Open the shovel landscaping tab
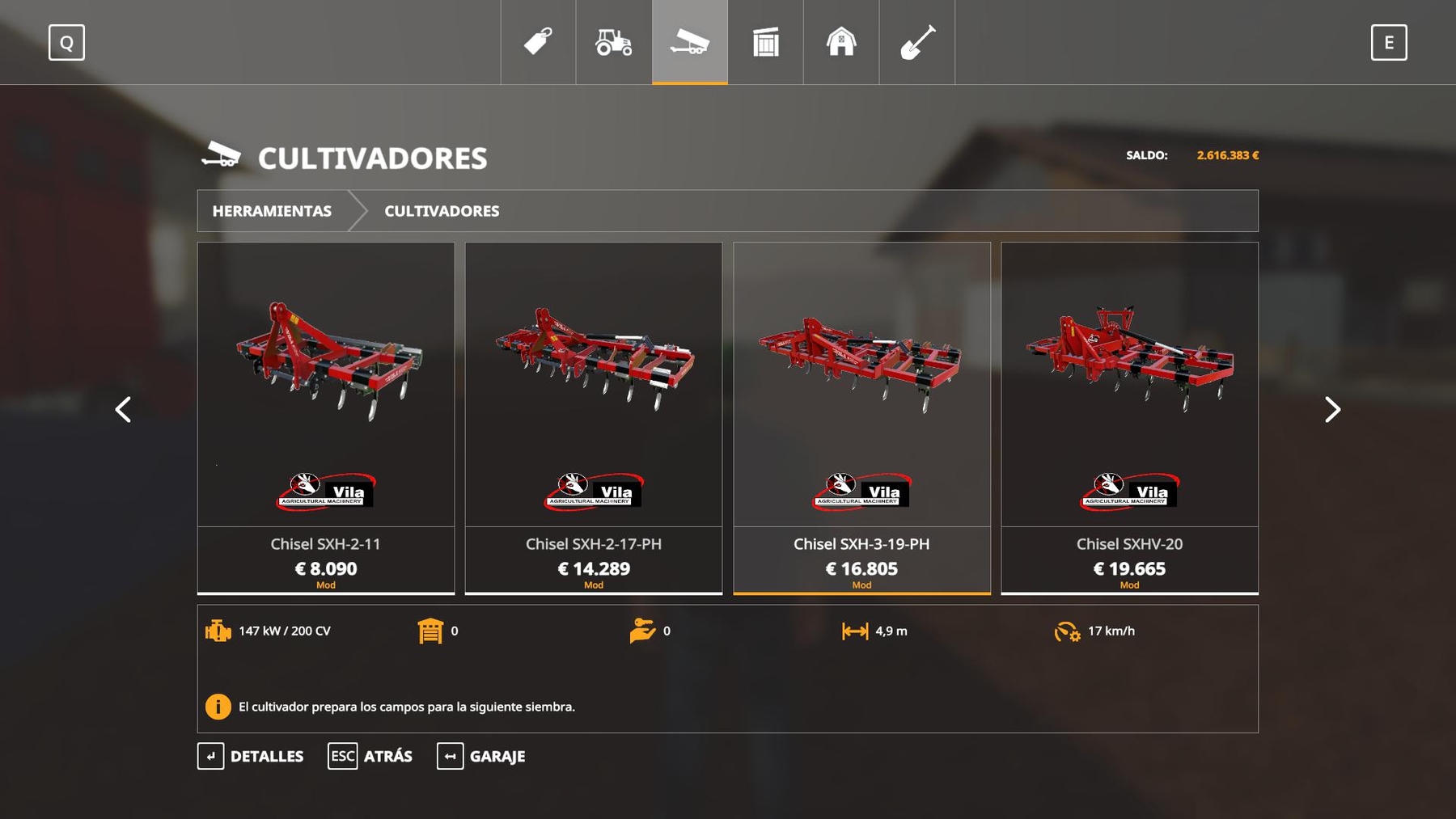 917,41
